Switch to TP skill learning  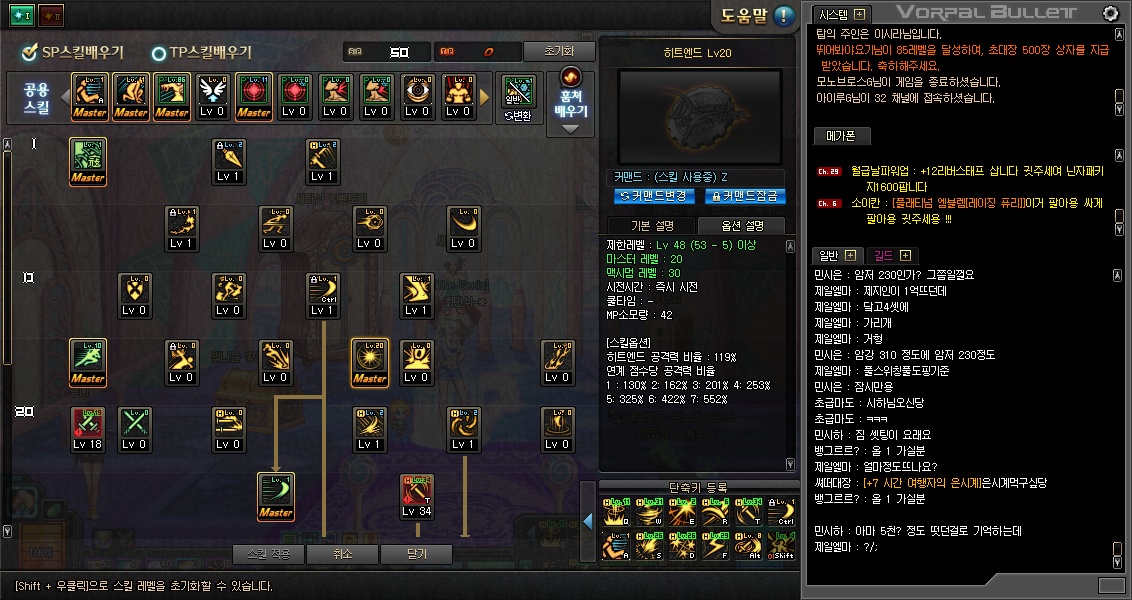click(202, 53)
